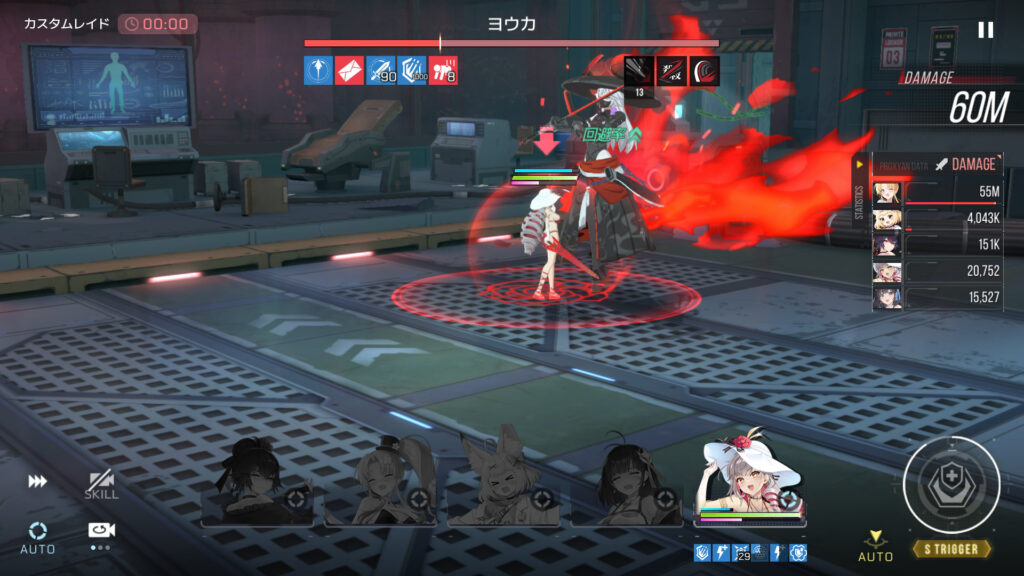
Task: Pause the battle
Action: tap(985, 30)
